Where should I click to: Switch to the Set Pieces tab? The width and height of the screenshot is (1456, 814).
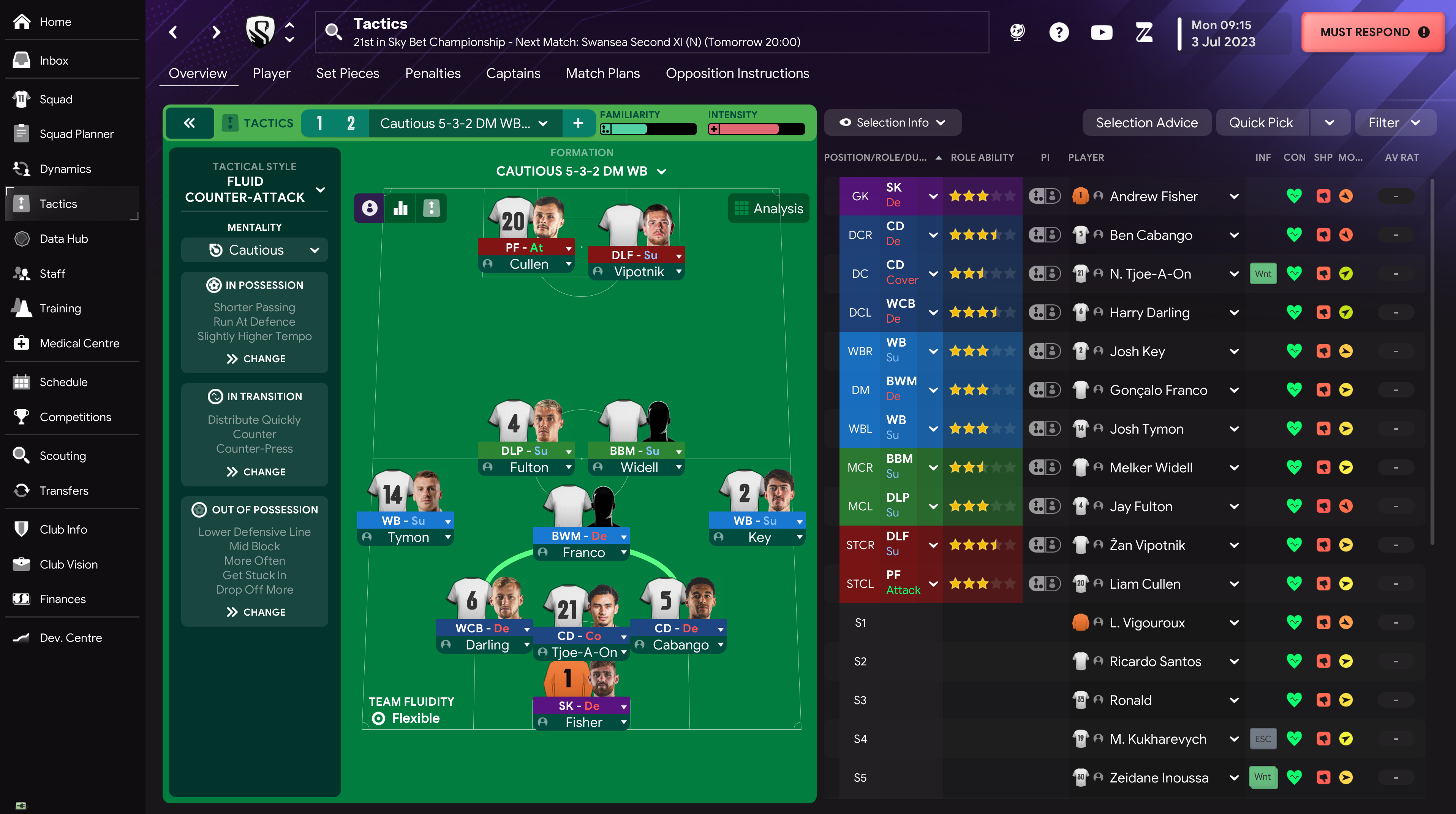(348, 73)
